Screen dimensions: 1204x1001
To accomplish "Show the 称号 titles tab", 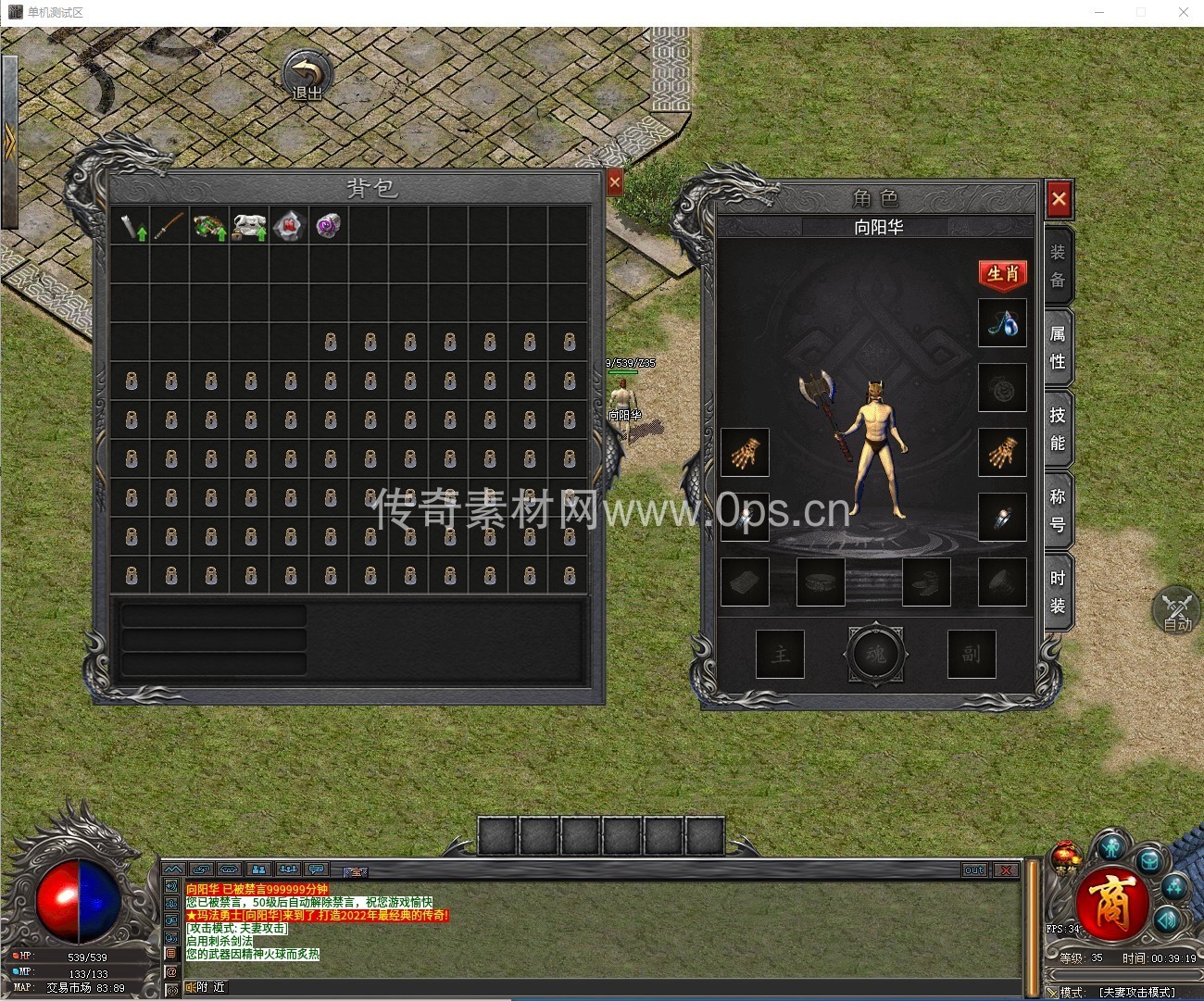I will pyautogui.click(x=1058, y=510).
